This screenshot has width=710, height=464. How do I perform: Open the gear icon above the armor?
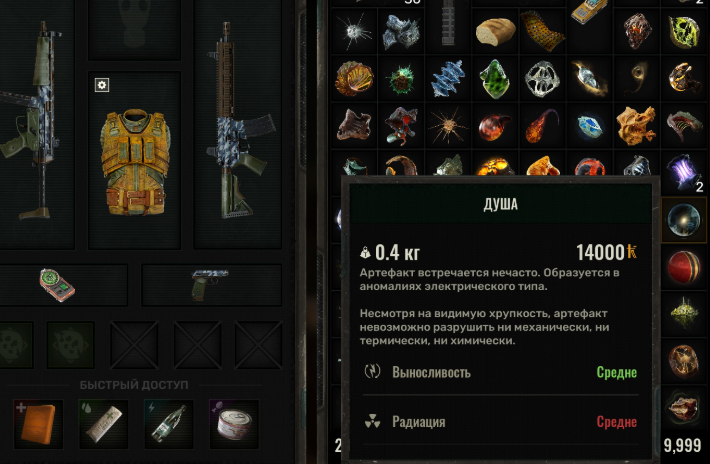(x=101, y=85)
